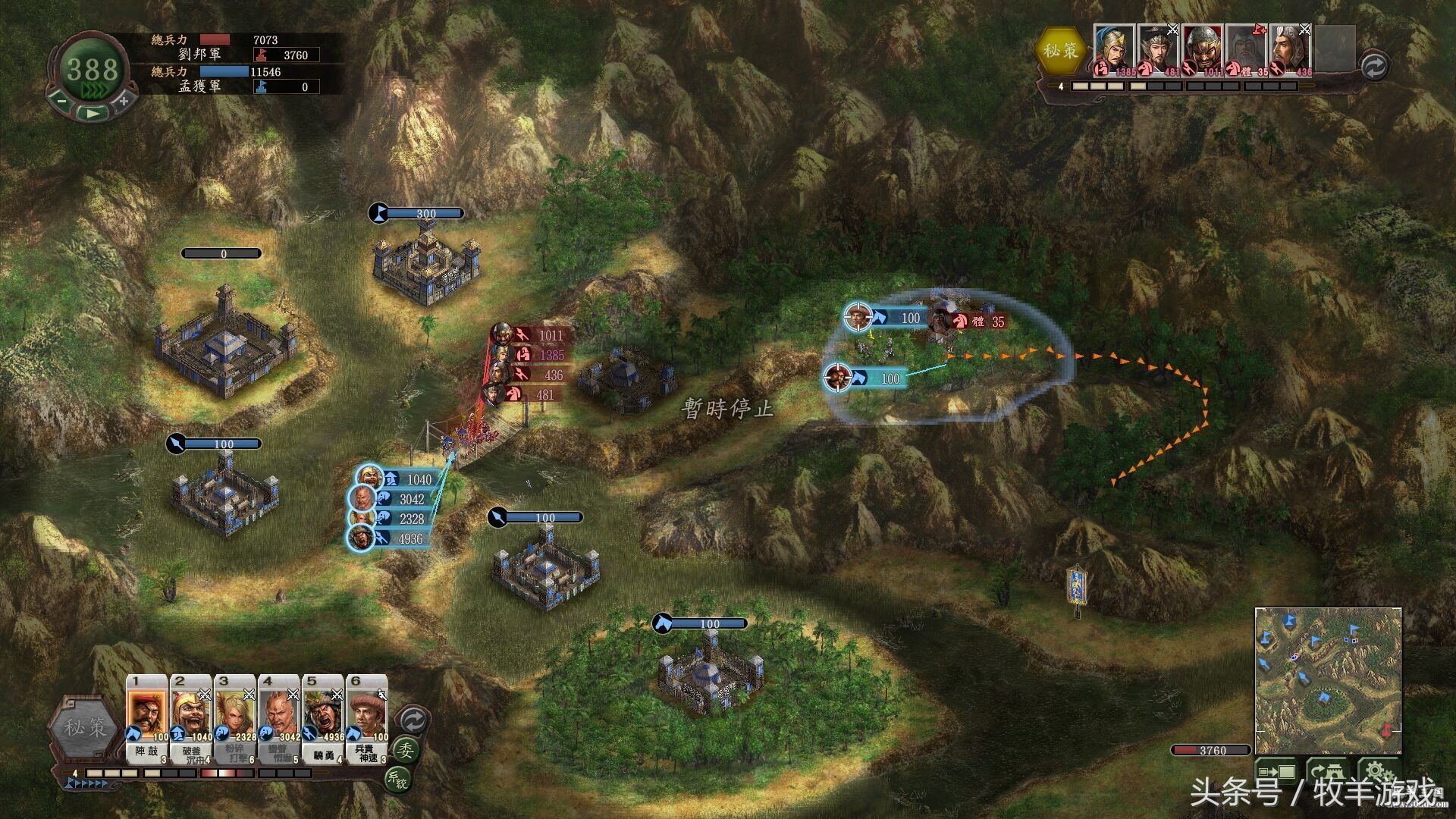Toggle the crossed-swords marker on unit card 4

point(293,695)
